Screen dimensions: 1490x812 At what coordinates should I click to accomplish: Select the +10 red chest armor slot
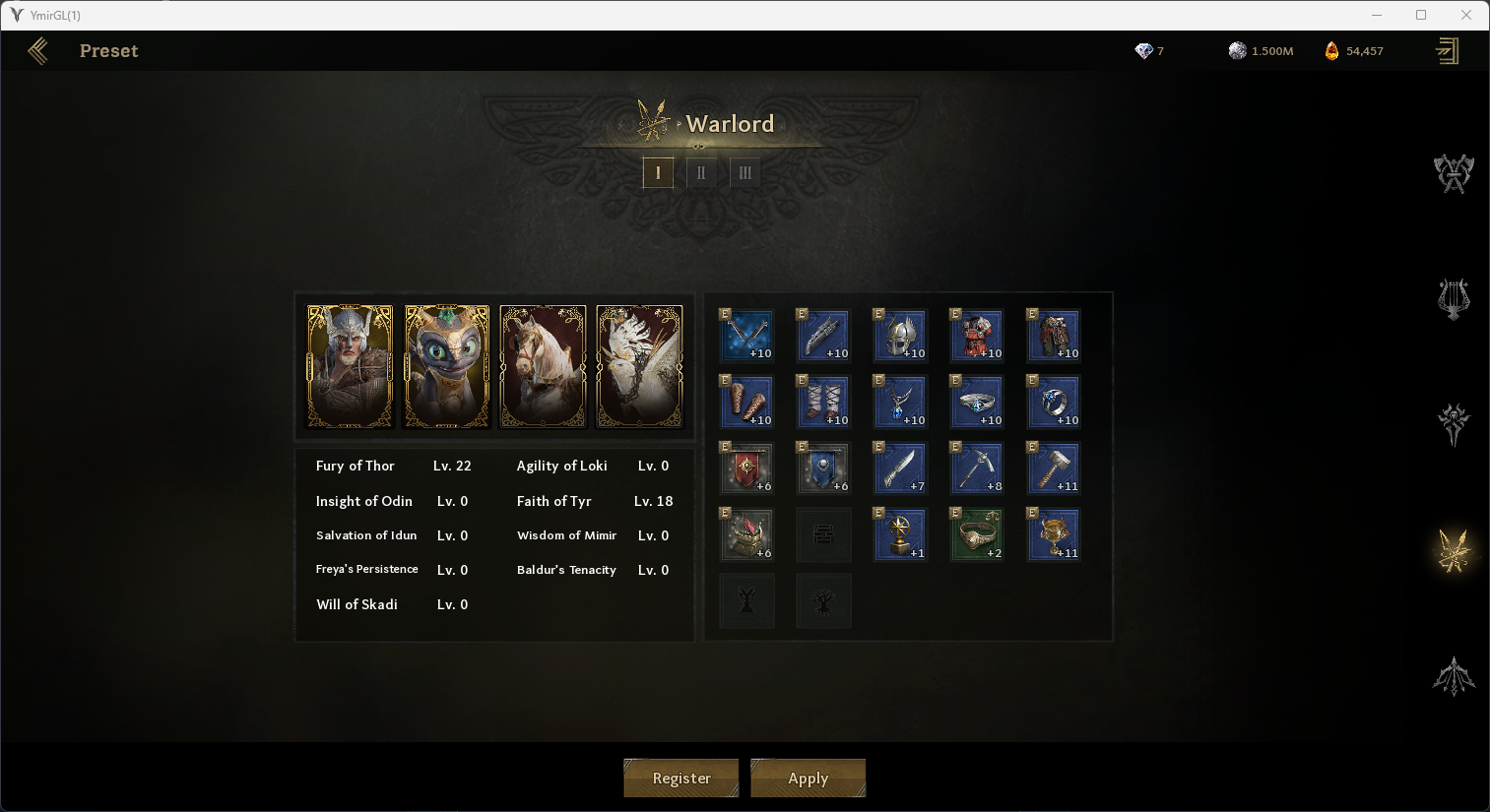[977, 335]
